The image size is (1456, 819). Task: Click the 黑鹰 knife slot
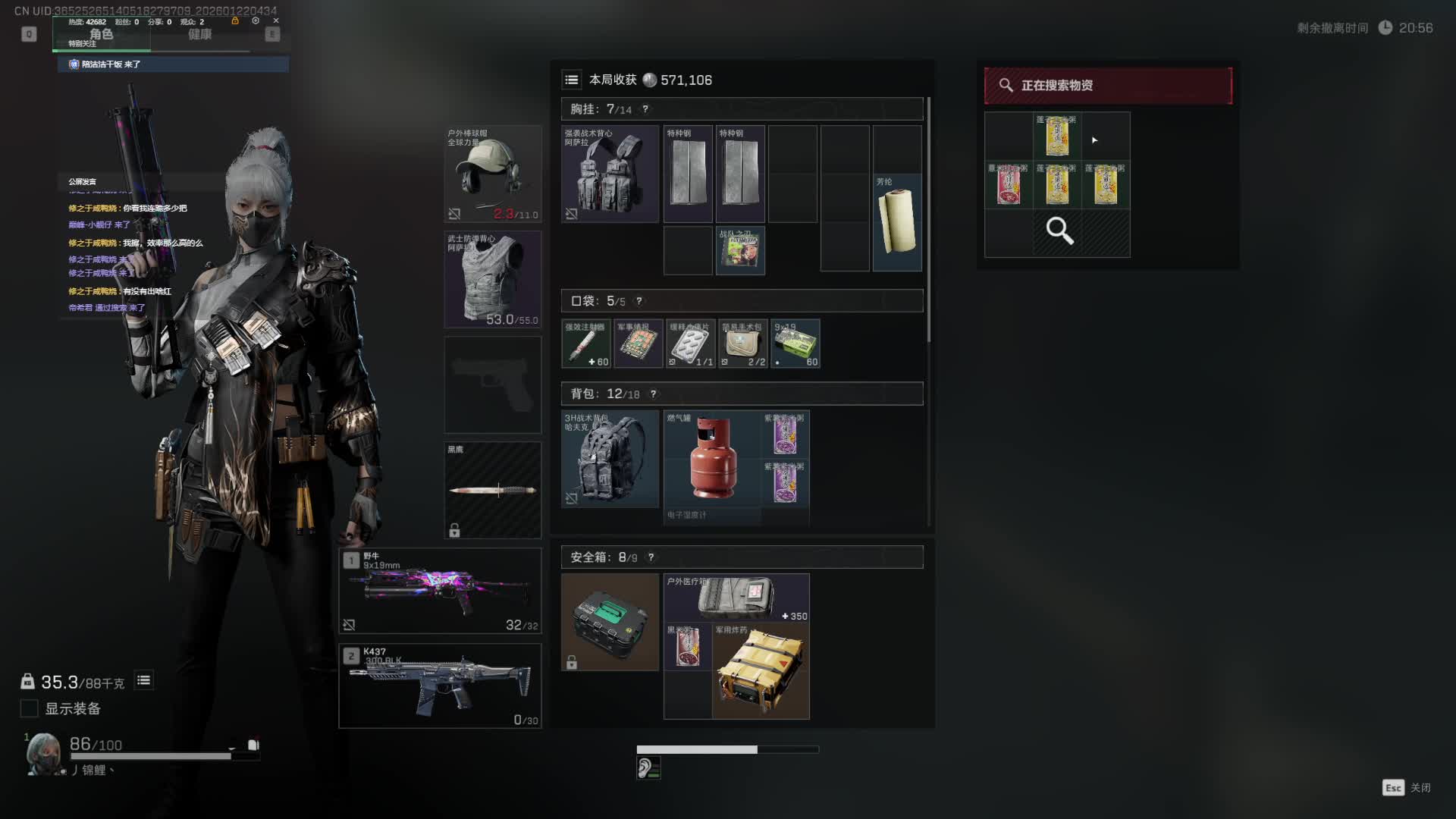(x=492, y=490)
